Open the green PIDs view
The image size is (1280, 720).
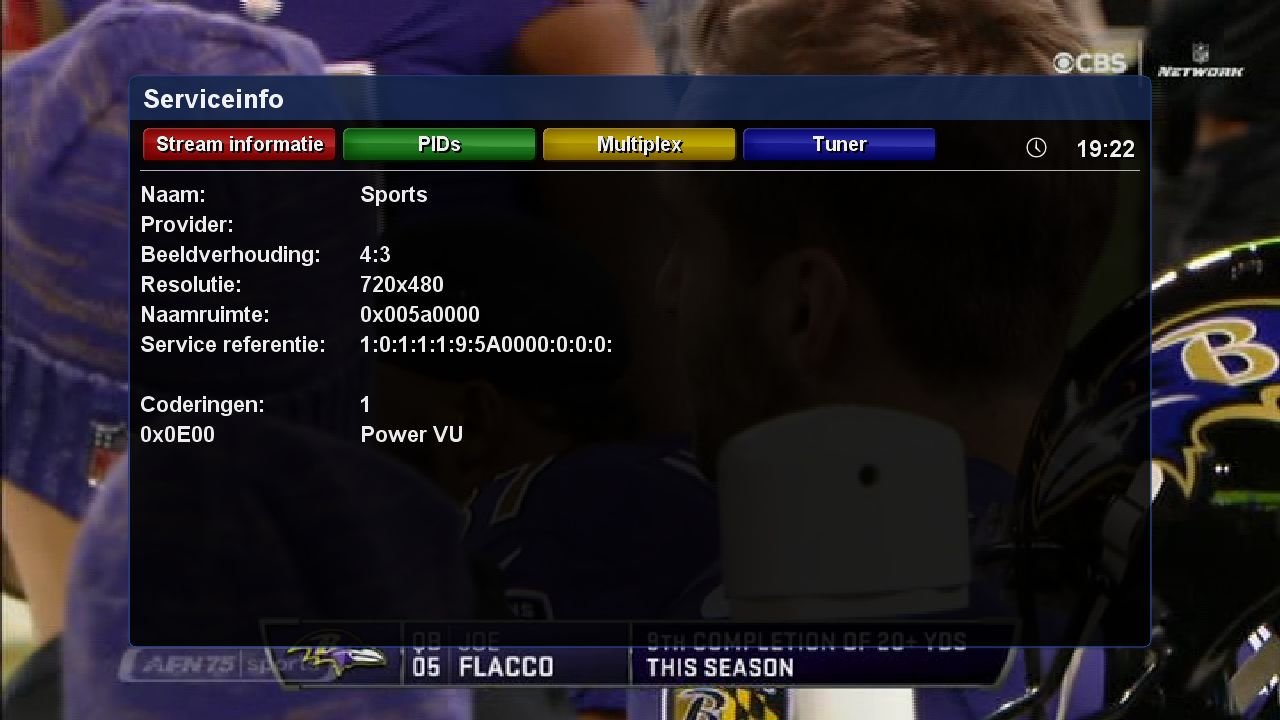[x=438, y=144]
